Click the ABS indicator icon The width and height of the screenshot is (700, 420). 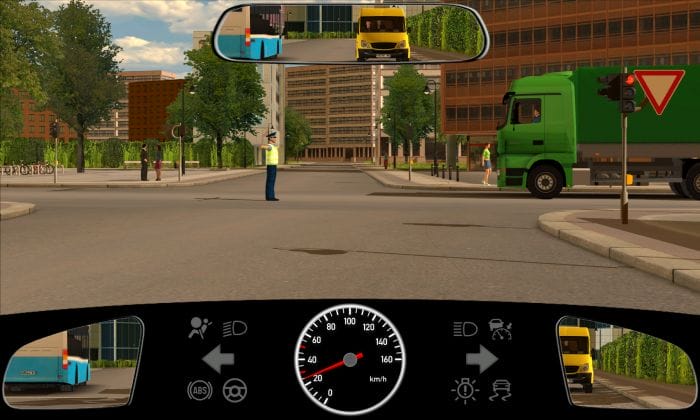(199, 390)
